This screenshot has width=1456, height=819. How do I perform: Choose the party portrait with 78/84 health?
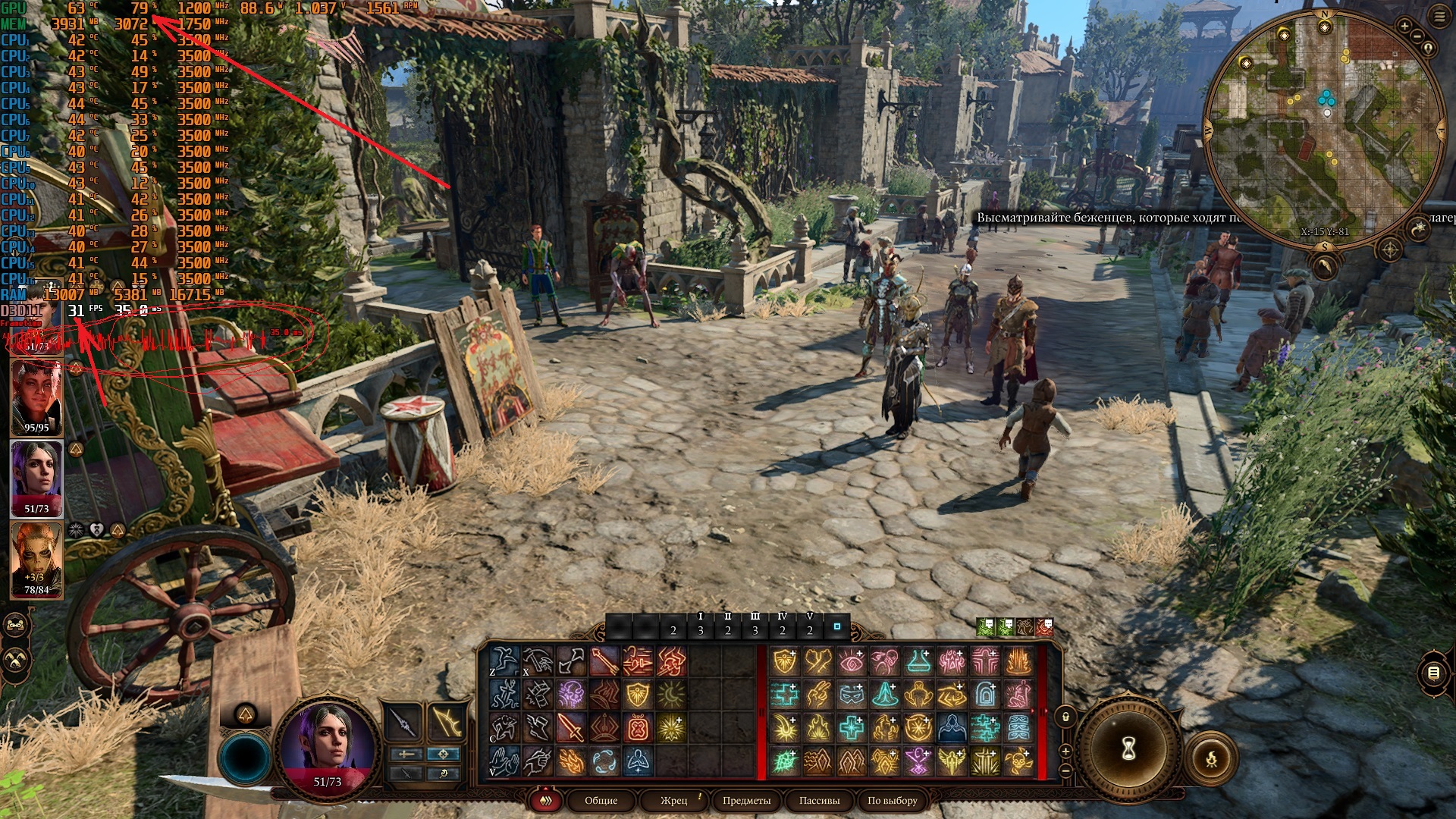click(36, 560)
